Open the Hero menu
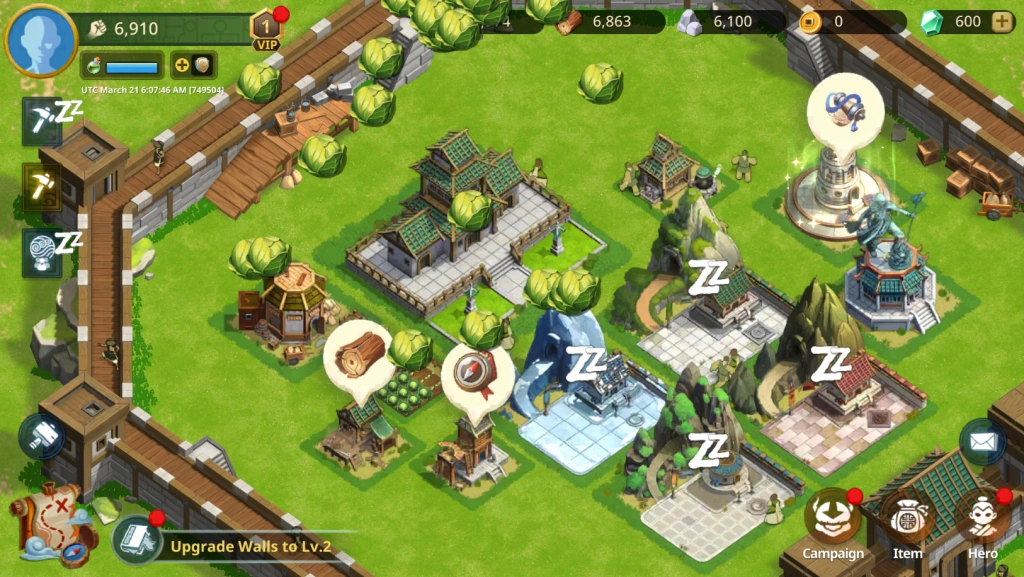The image size is (1024, 577). pos(982,522)
